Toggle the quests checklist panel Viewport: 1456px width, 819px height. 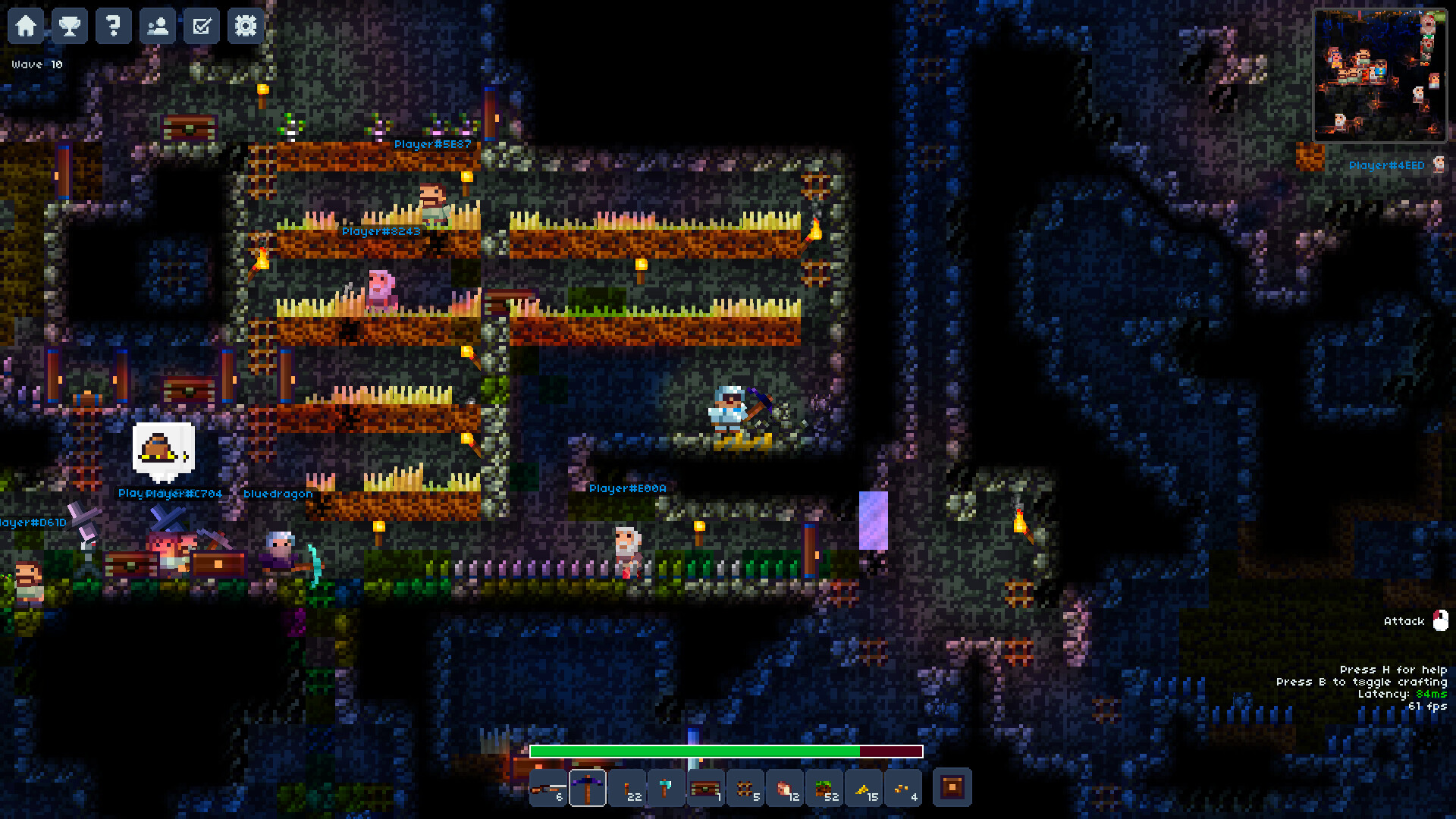pos(201,26)
